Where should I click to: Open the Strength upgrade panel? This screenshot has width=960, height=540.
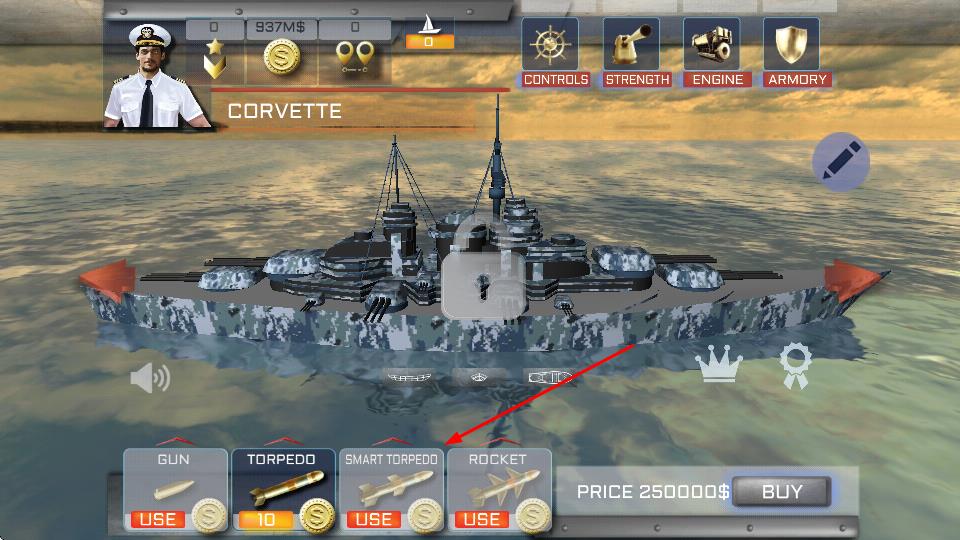[x=636, y=52]
